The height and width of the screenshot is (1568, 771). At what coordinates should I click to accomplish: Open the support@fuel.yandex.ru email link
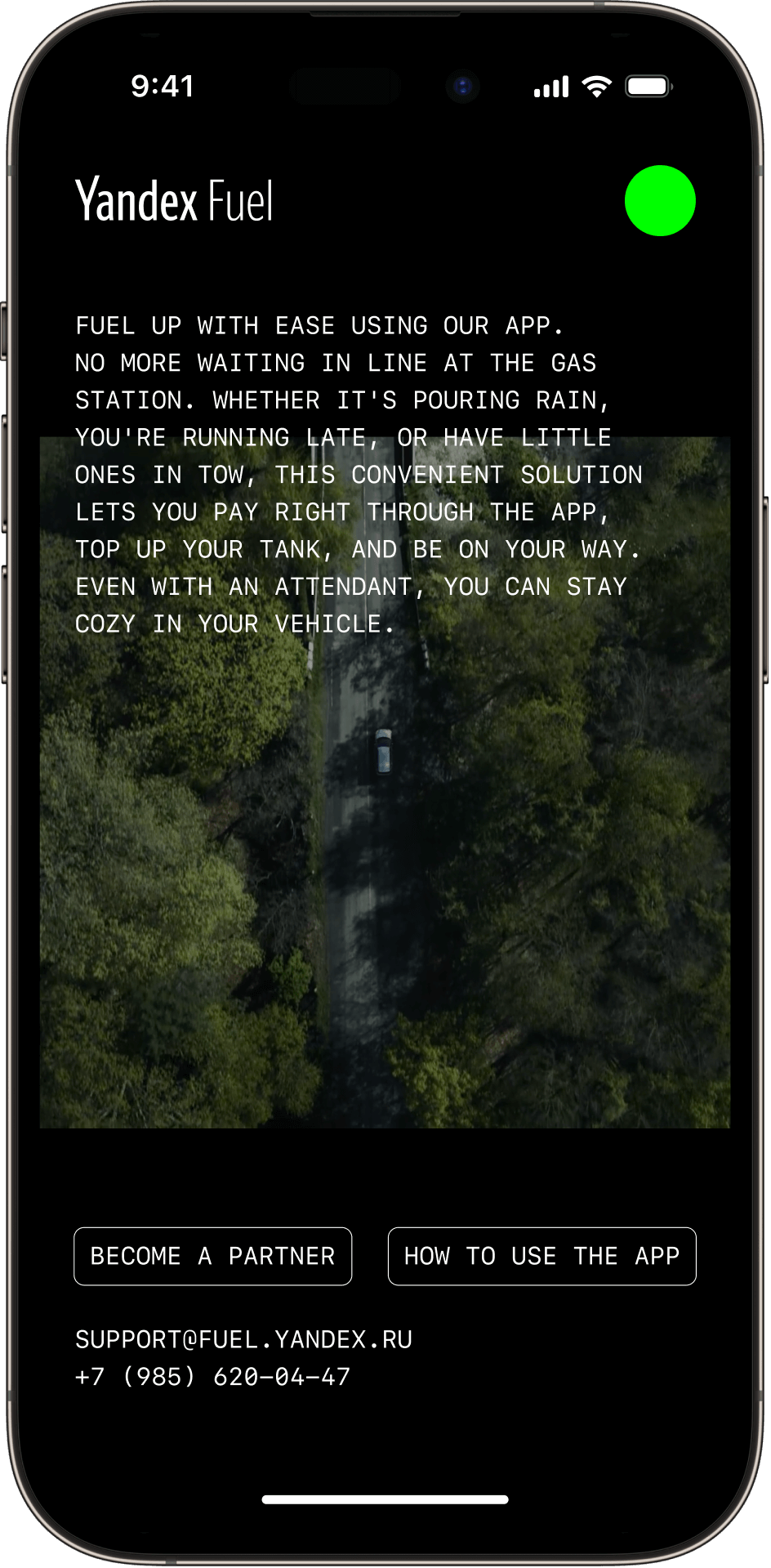click(243, 1340)
